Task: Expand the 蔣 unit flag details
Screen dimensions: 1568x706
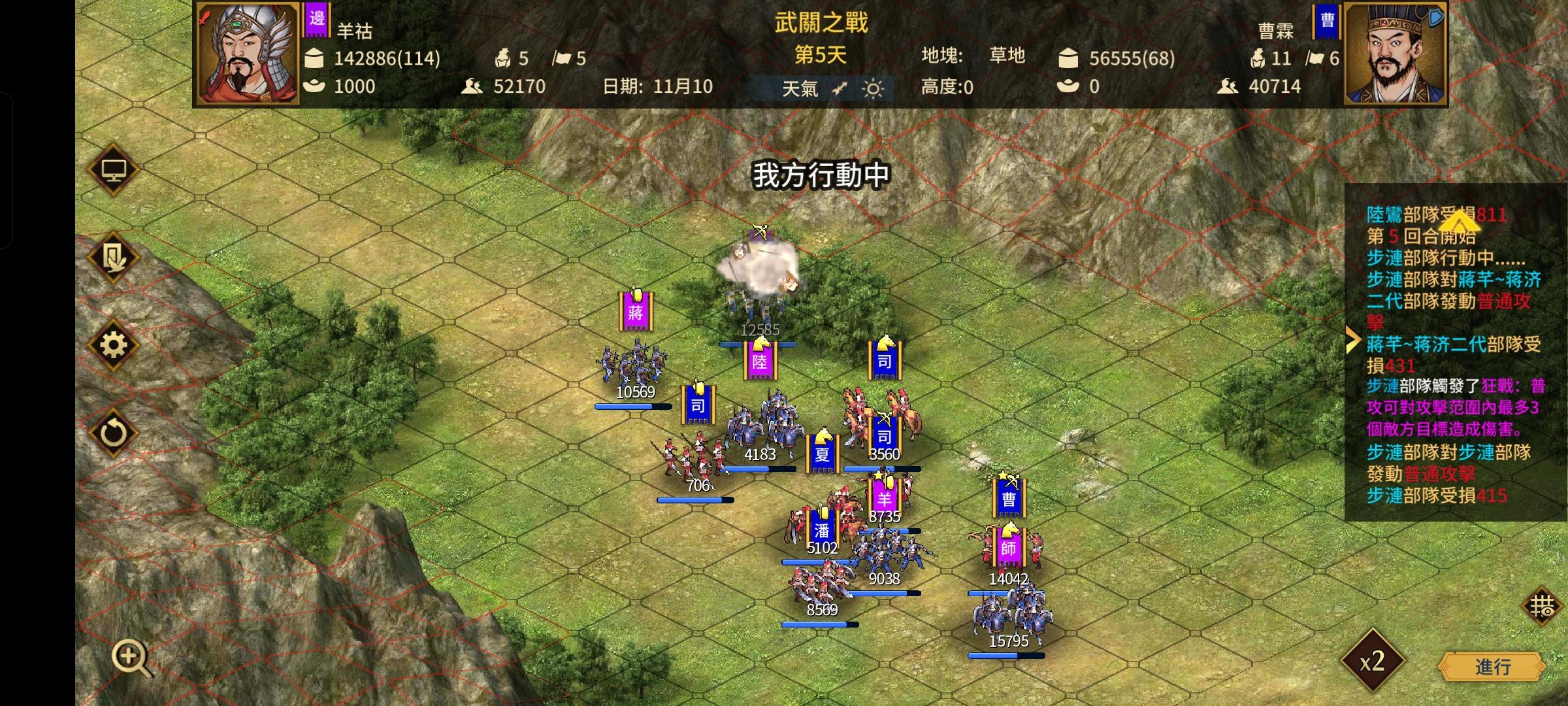Action: tap(636, 312)
